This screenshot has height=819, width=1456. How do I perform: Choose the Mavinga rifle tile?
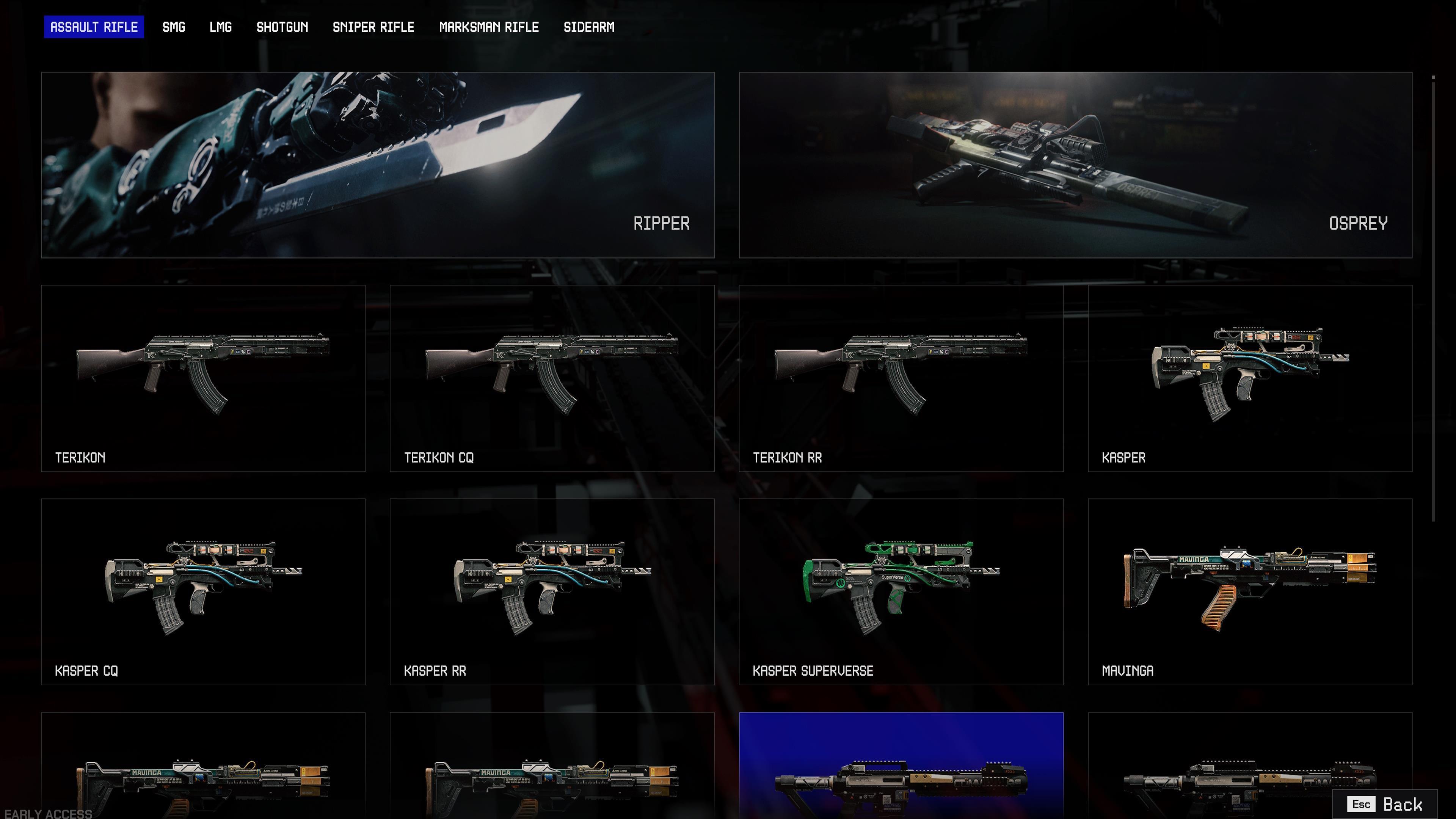1250,591
